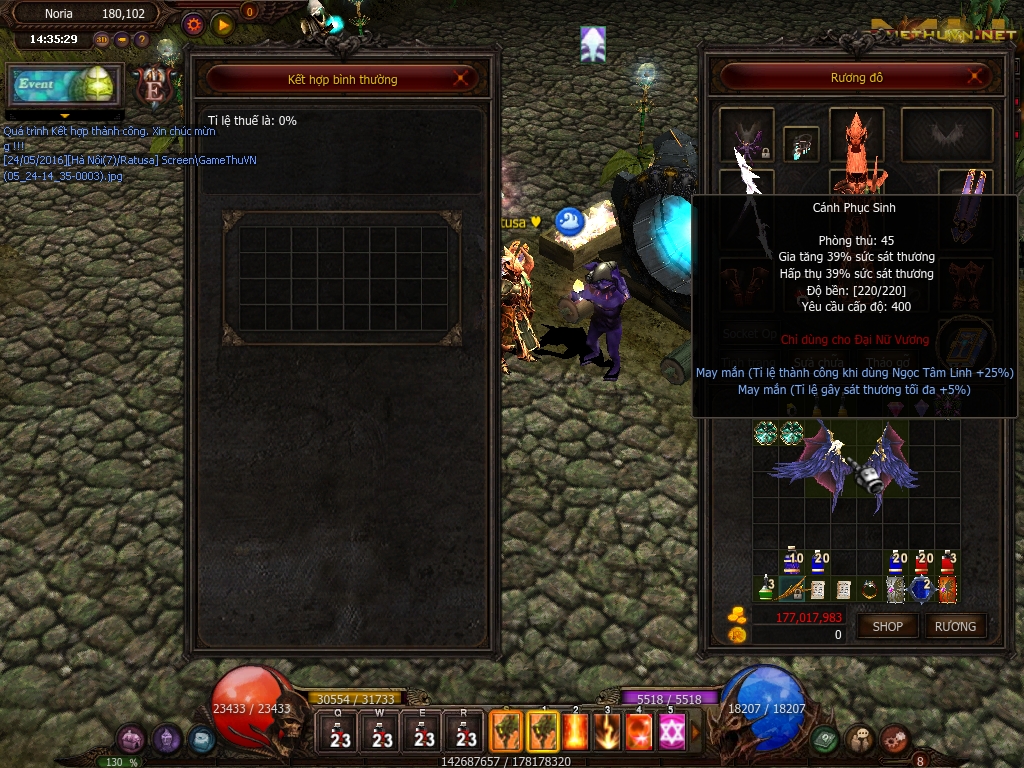Click the red E emblem icon
Screen dimensions: 1024x768
tap(154, 86)
